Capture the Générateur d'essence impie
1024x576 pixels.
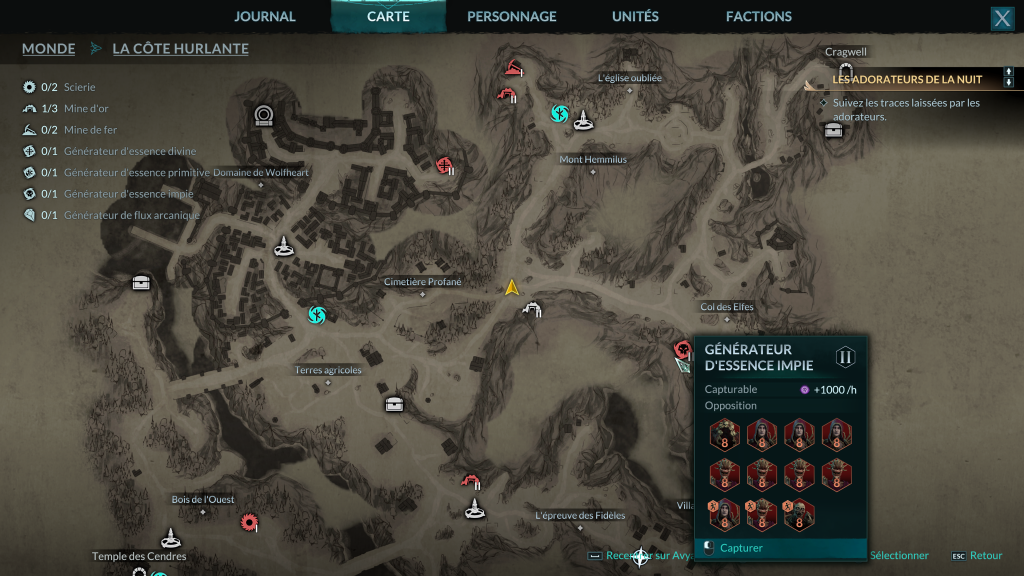[x=741, y=548]
